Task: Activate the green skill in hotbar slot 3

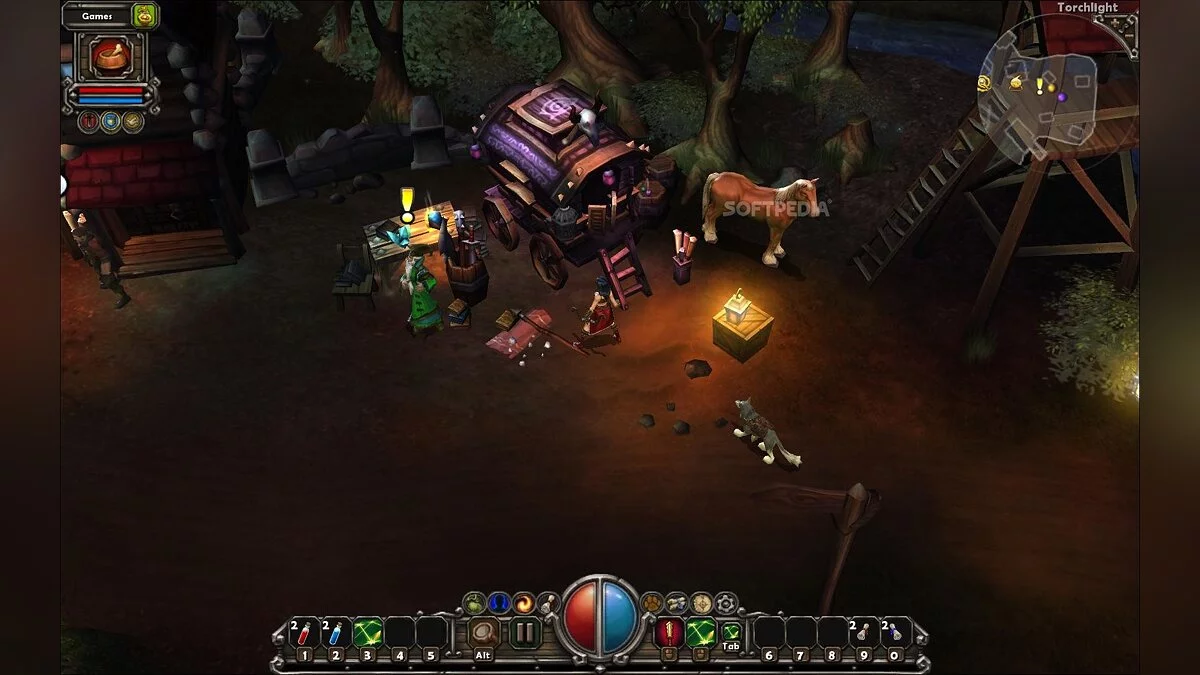Action: [x=367, y=633]
